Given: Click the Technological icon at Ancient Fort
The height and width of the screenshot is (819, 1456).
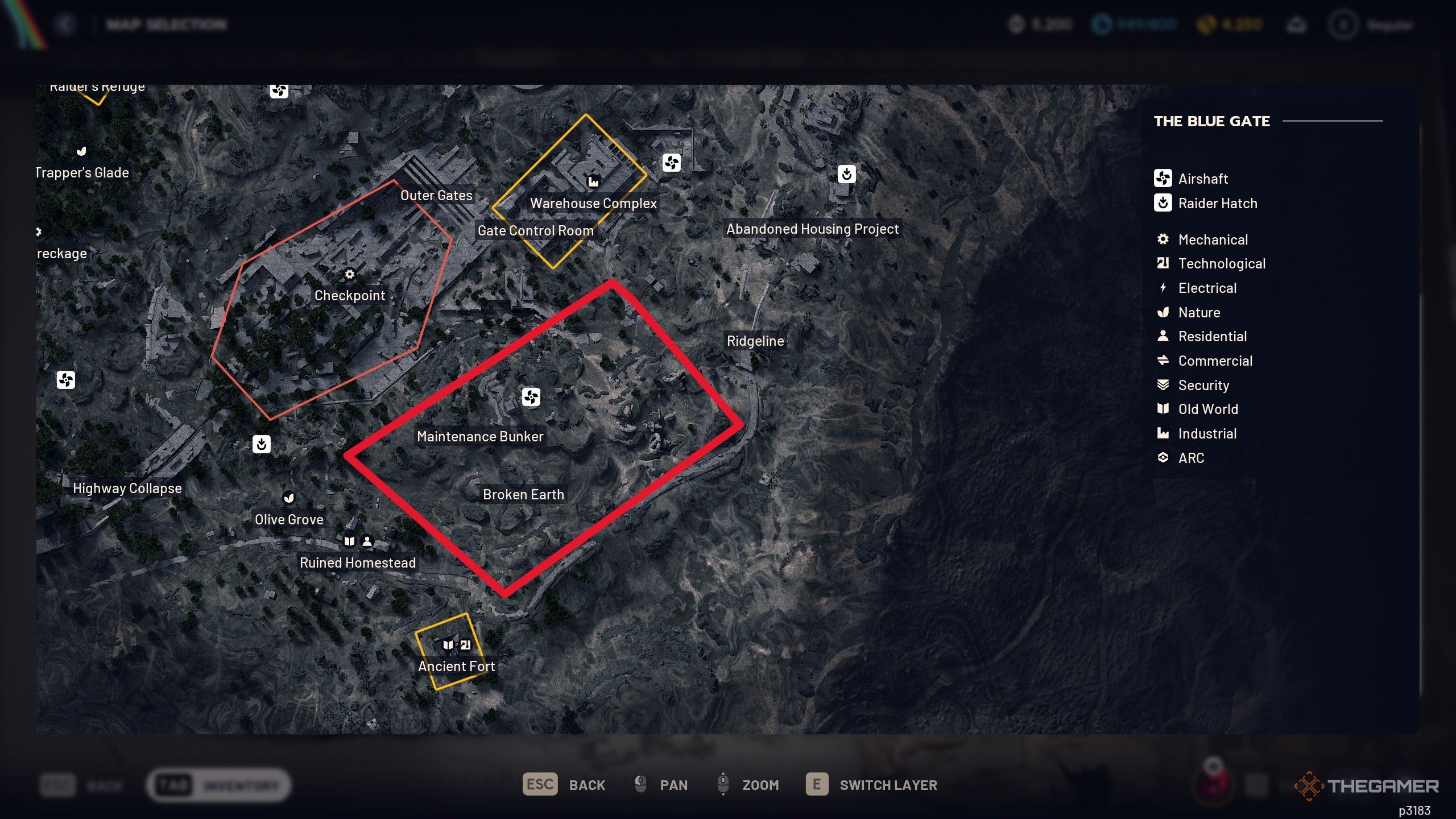Looking at the screenshot, I should tap(466, 644).
